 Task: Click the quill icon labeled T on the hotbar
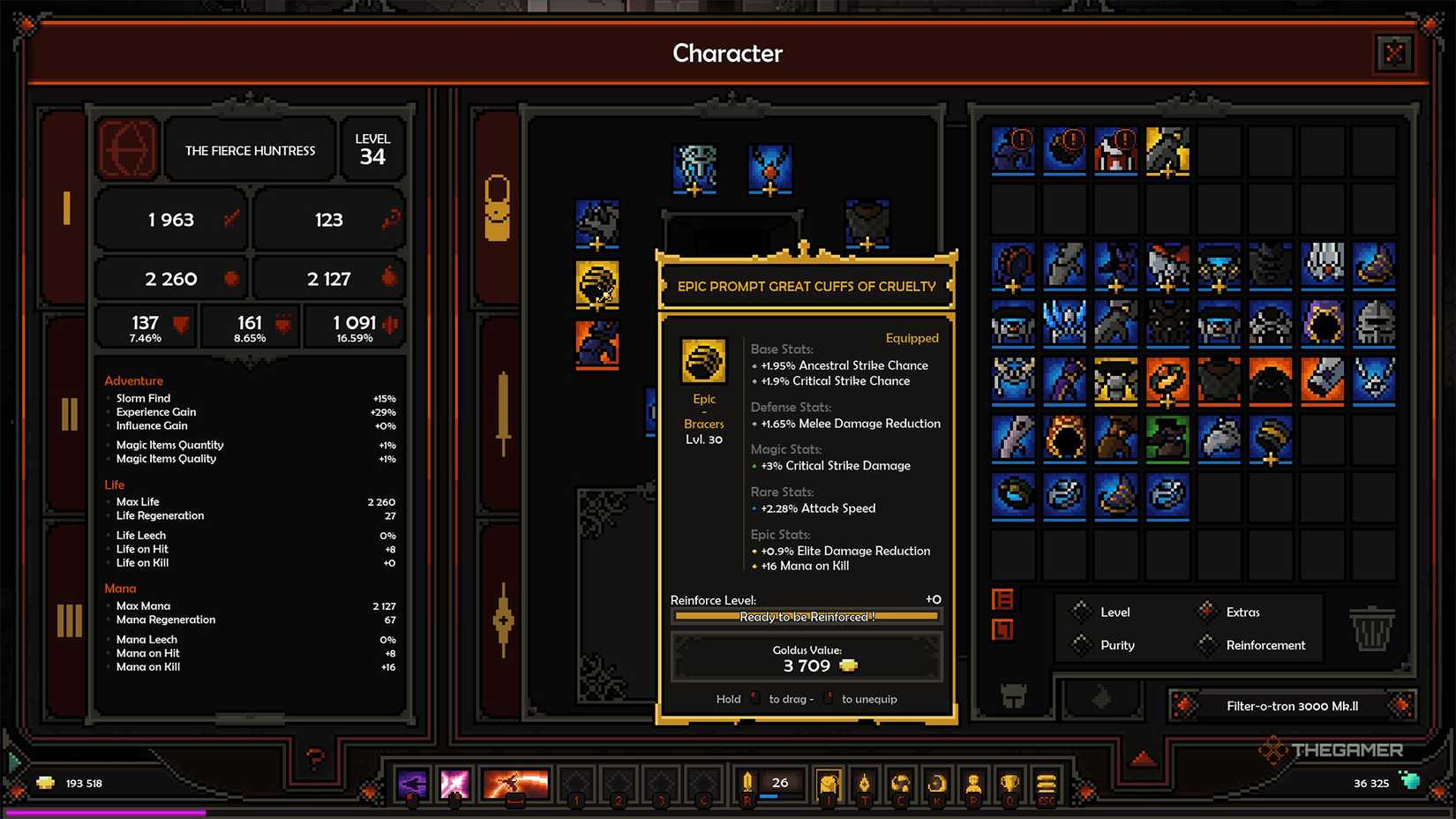866,783
